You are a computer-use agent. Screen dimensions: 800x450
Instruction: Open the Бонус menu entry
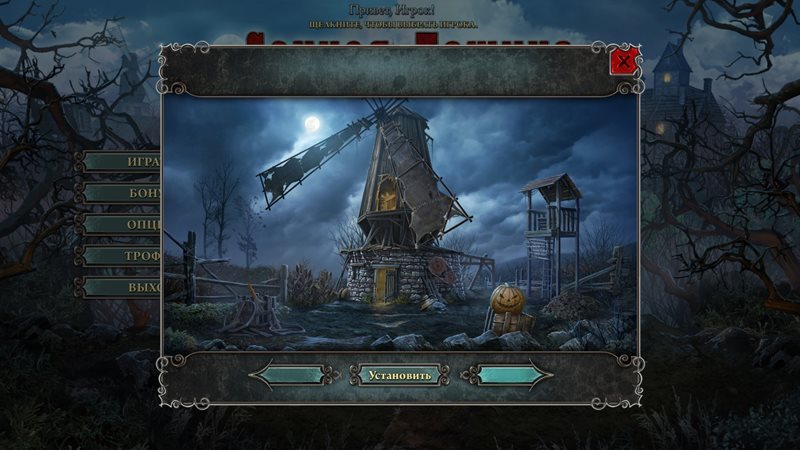tap(122, 193)
